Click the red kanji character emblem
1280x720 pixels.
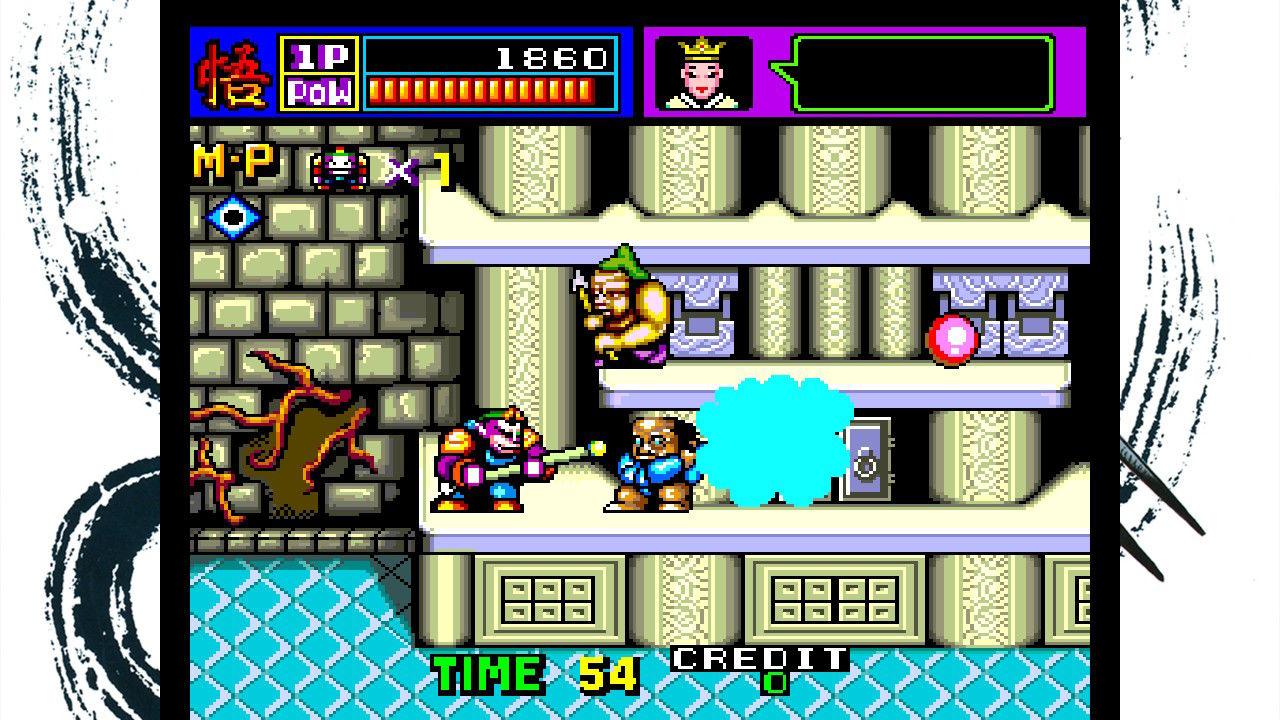(234, 73)
